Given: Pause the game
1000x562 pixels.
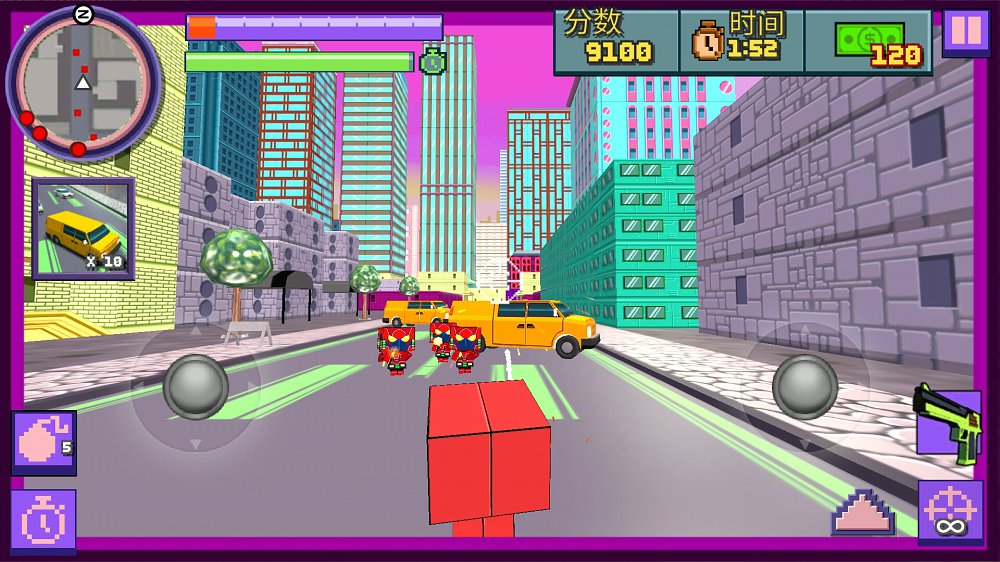Looking at the screenshot, I should tap(966, 31).
